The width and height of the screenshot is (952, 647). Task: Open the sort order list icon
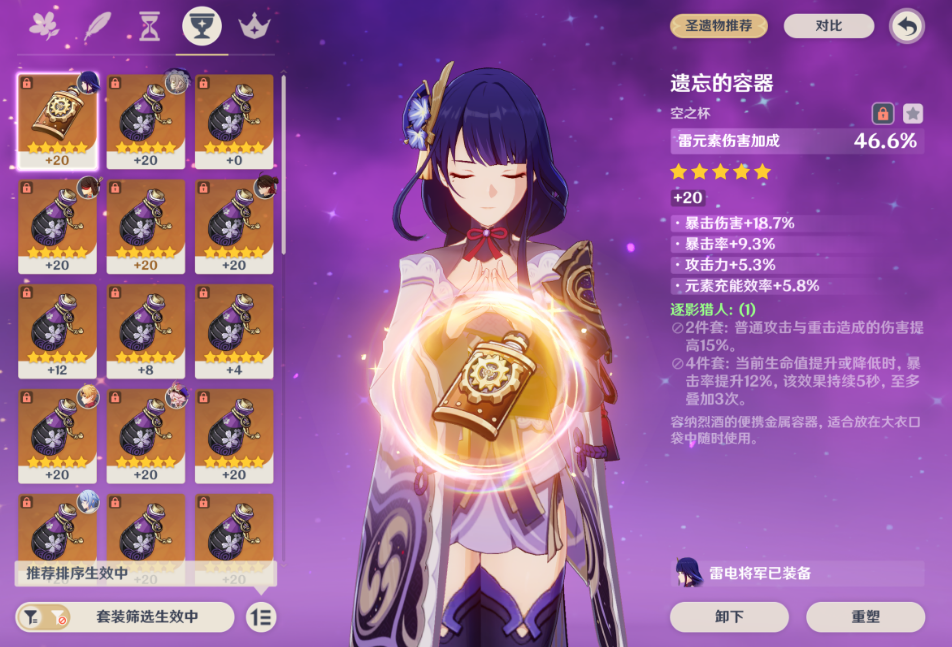[x=261, y=617]
